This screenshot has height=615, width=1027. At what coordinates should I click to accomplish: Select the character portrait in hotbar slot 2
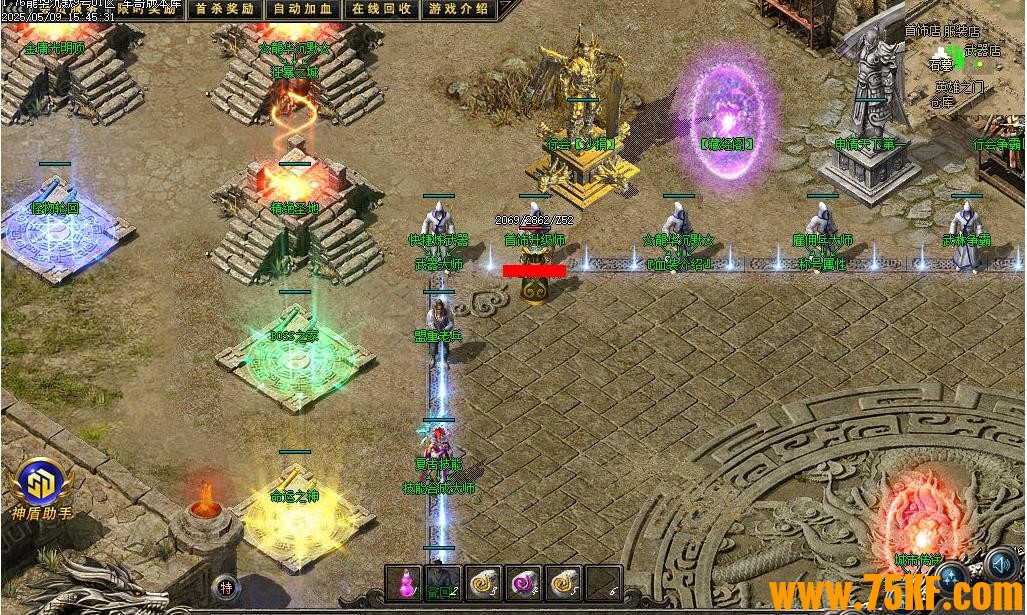(x=444, y=583)
